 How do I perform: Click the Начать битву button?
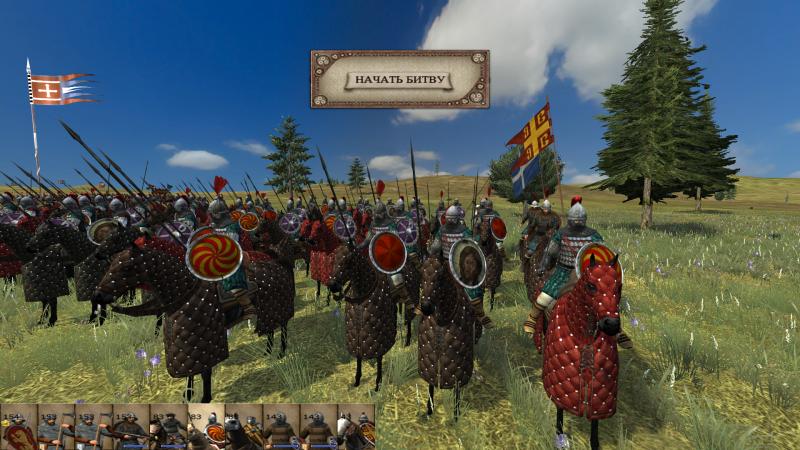pos(399,79)
